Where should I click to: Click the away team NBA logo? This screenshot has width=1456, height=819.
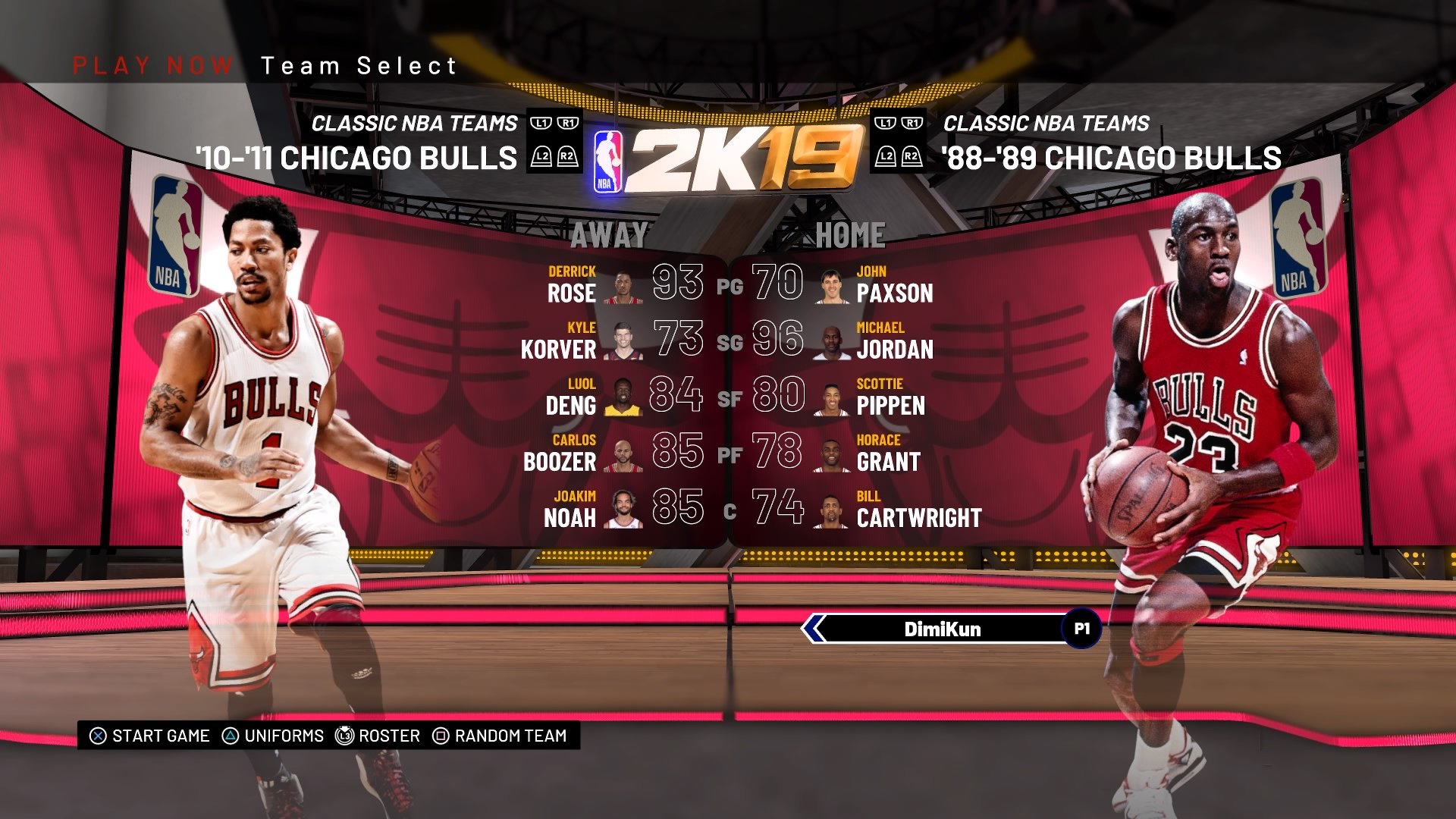click(x=176, y=231)
